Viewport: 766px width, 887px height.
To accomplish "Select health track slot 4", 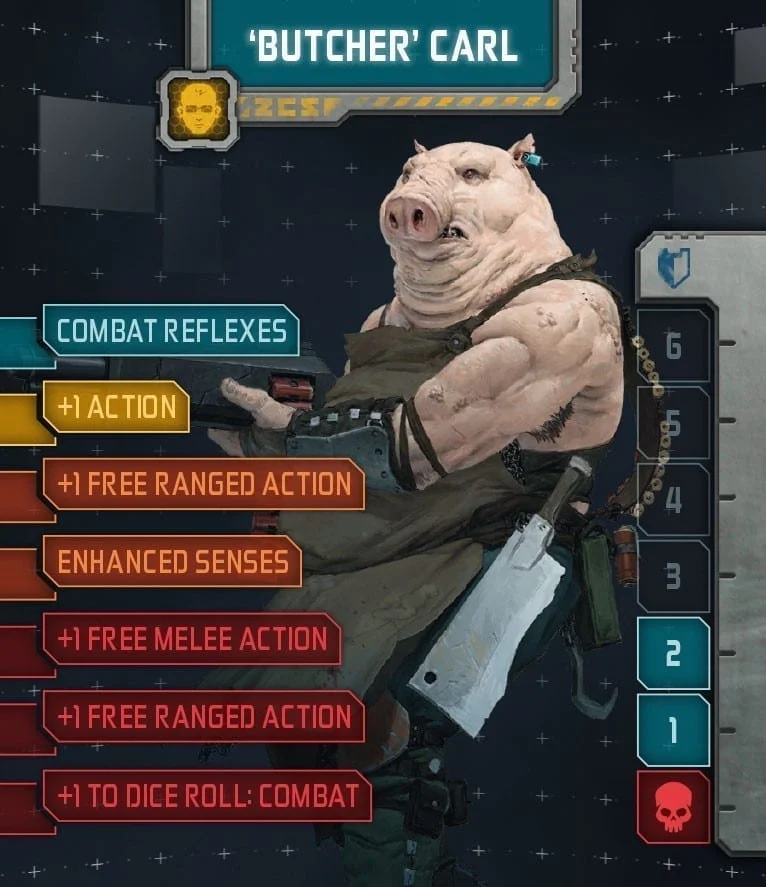I will click(x=673, y=500).
